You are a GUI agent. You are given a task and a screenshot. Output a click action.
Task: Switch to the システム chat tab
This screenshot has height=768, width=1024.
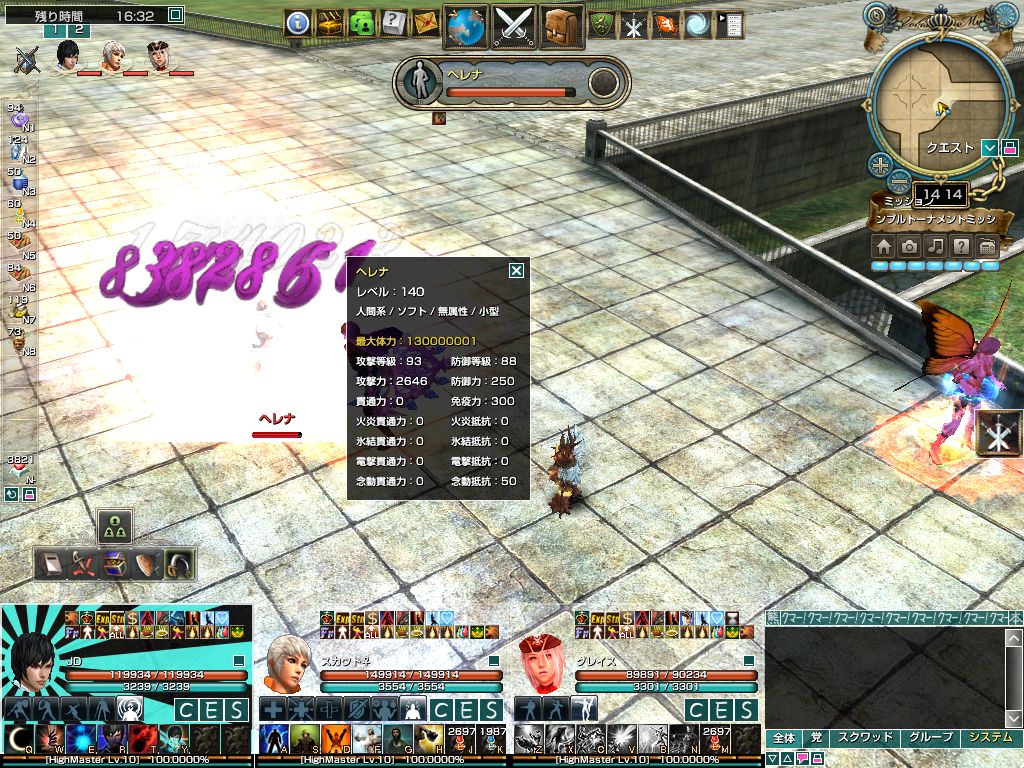pos(990,738)
